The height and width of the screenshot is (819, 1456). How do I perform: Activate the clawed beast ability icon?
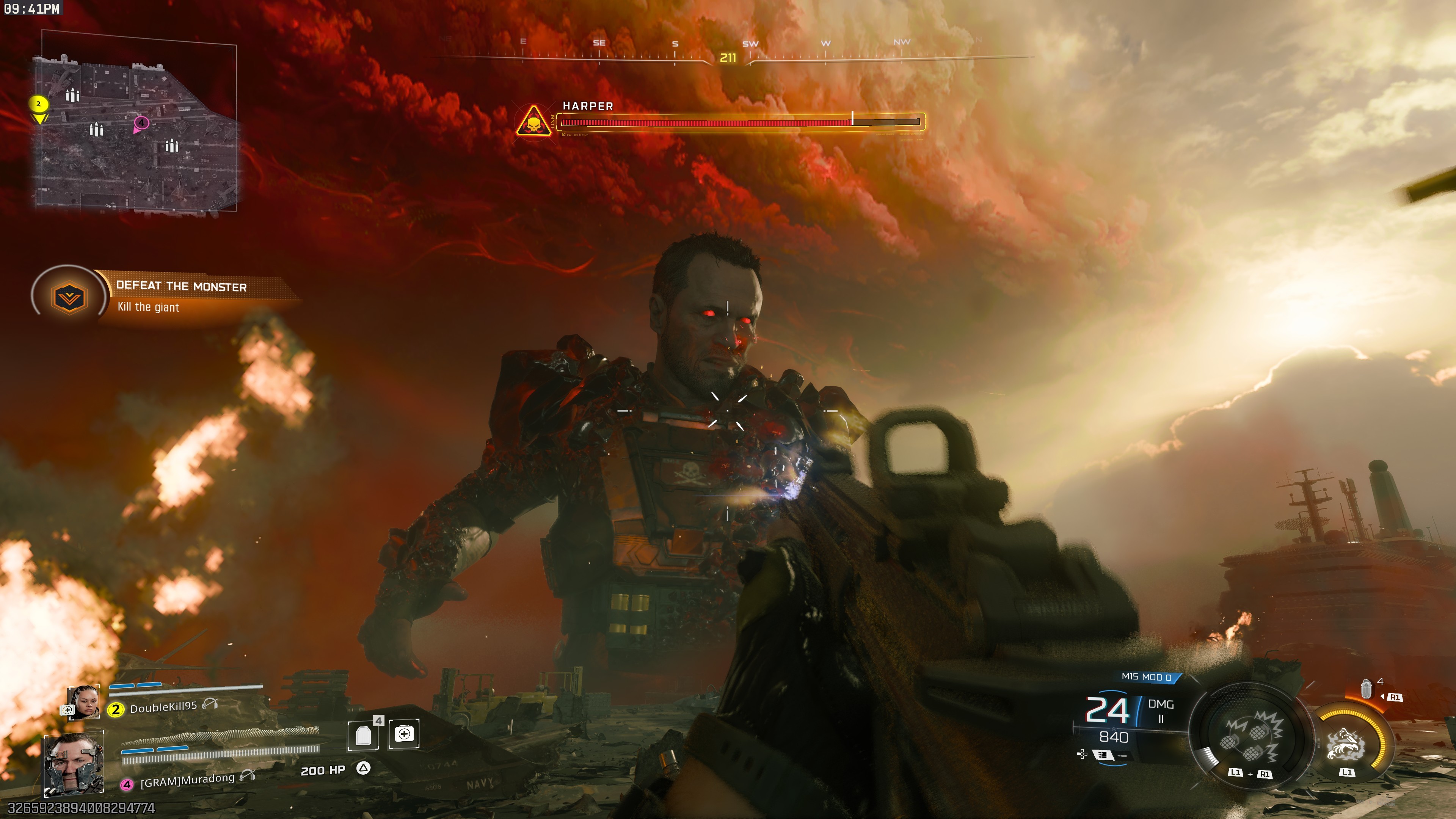1346,743
